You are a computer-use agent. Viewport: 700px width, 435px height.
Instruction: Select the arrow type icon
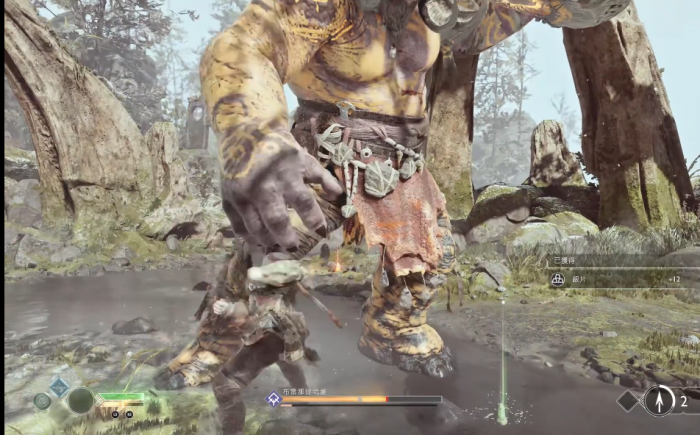657,401
